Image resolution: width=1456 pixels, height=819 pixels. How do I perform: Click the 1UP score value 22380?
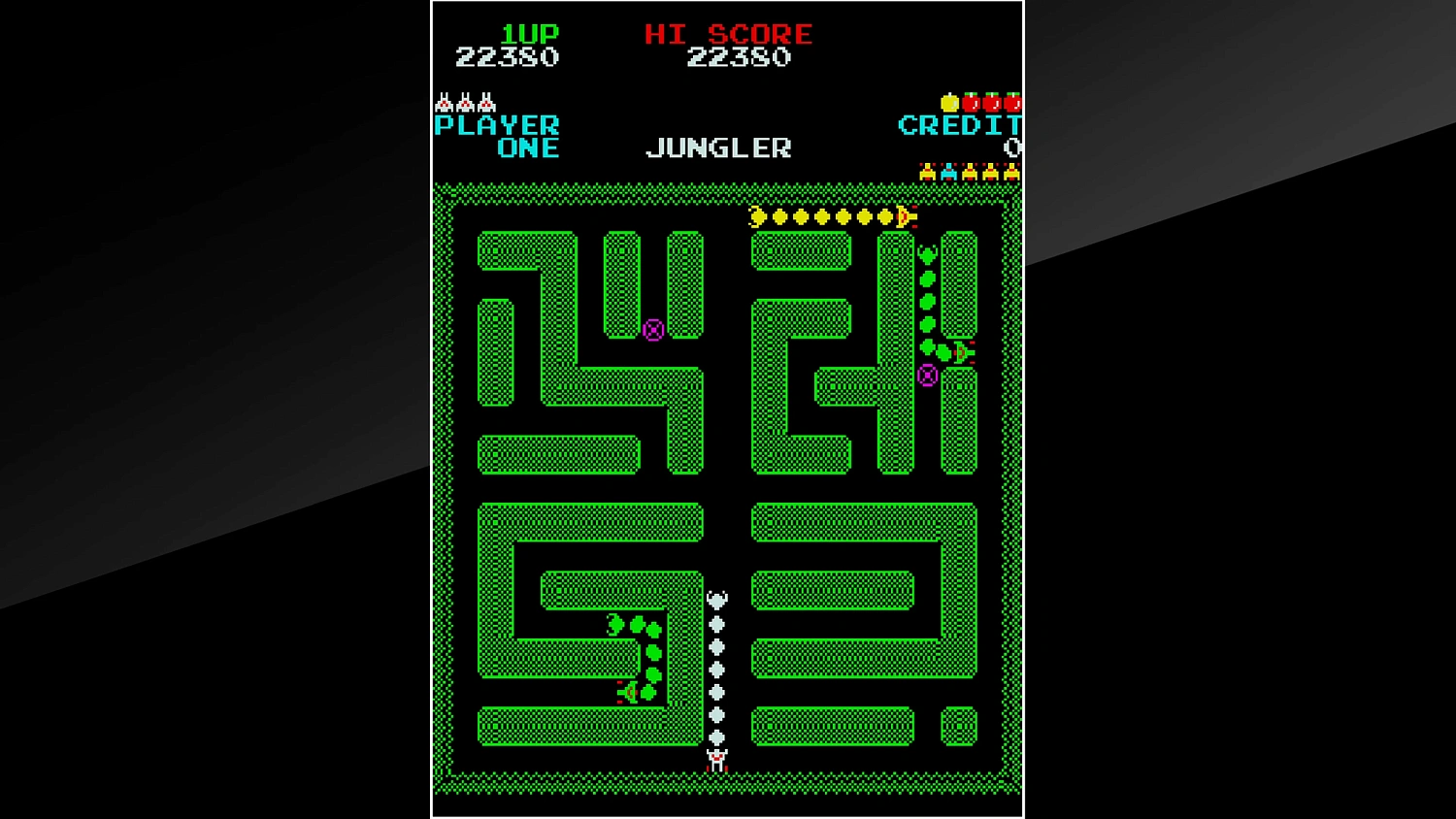pyautogui.click(x=506, y=57)
